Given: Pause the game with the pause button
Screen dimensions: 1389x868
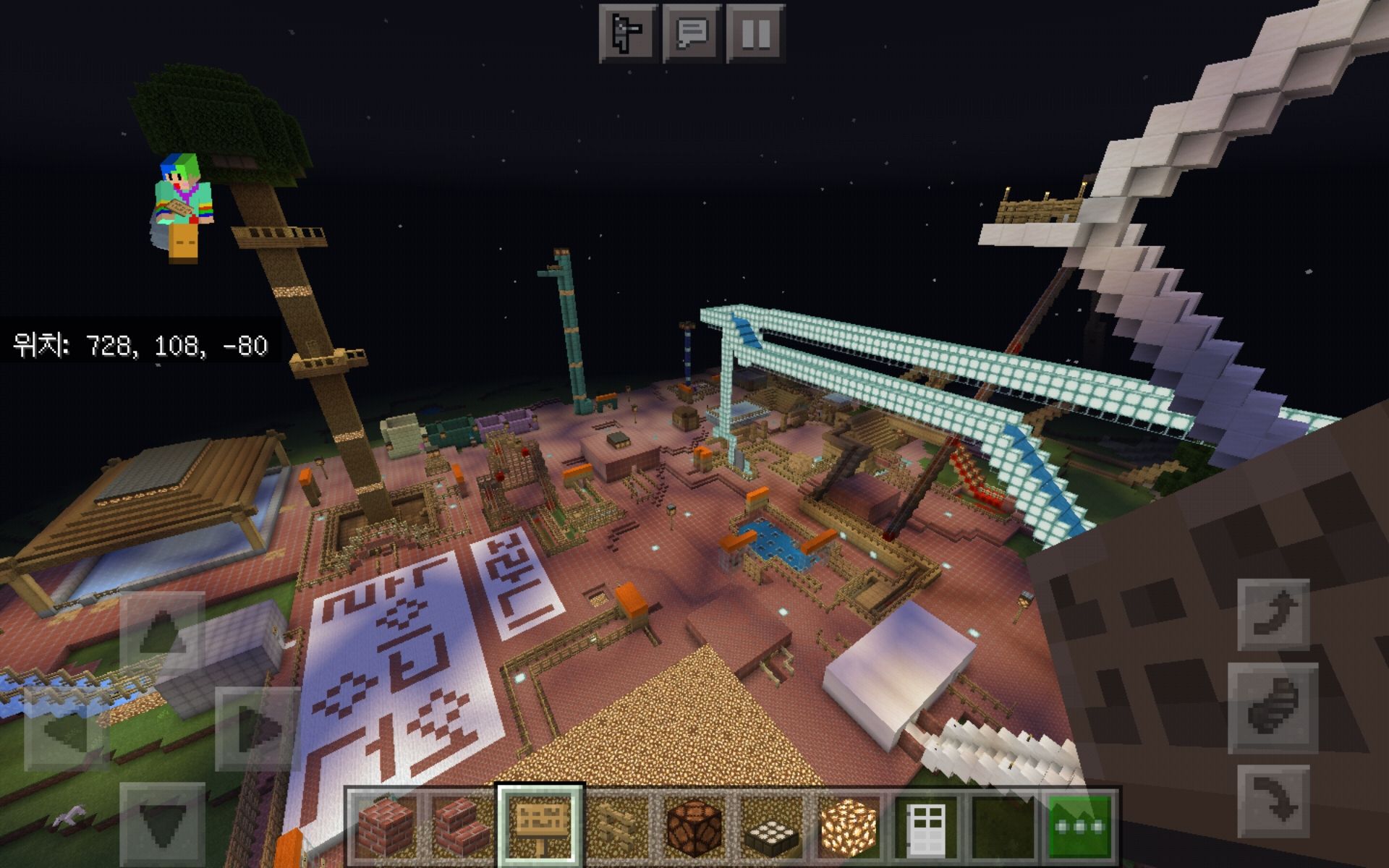Looking at the screenshot, I should pyautogui.click(x=756, y=33).
